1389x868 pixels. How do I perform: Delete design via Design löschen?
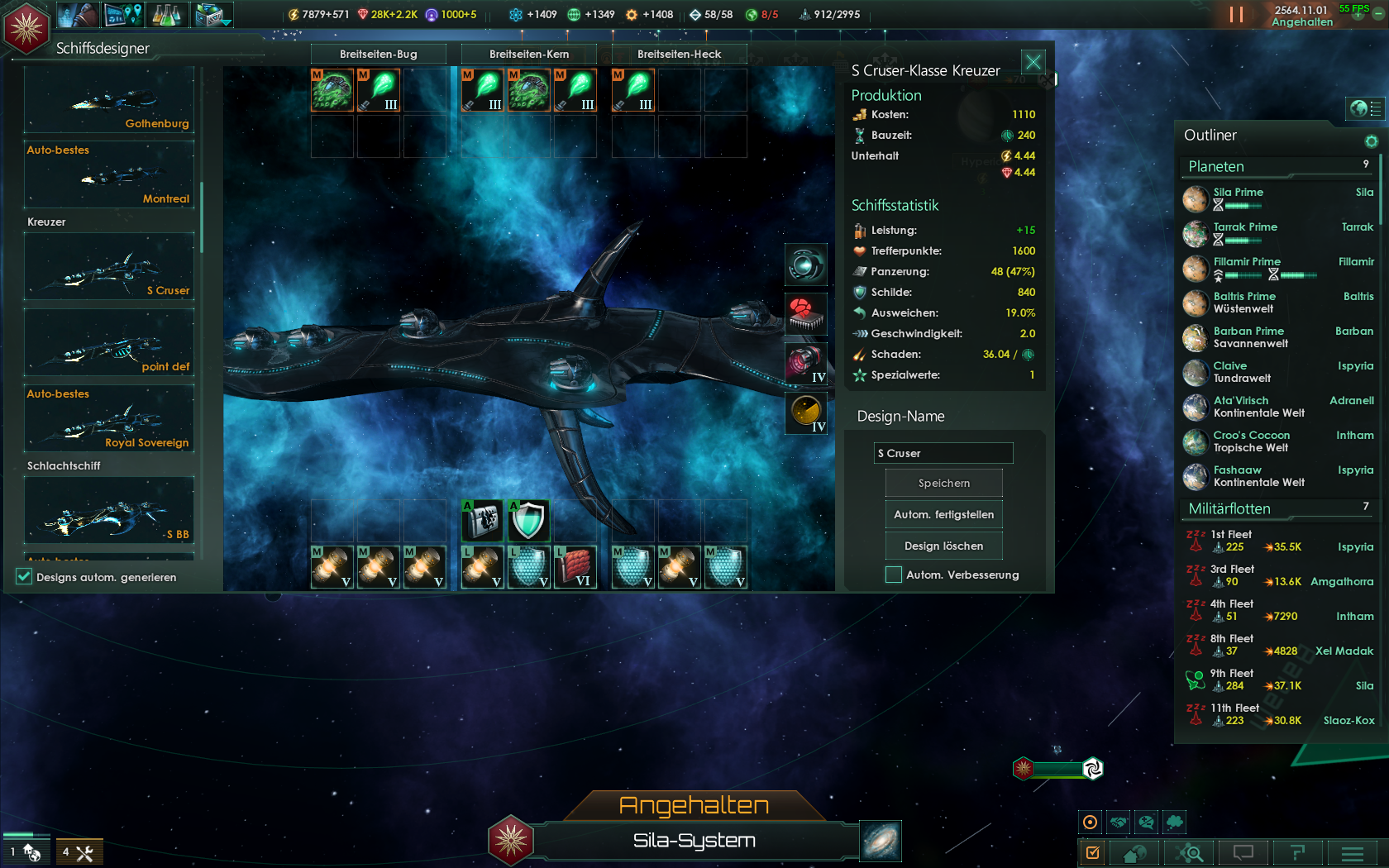943,546
